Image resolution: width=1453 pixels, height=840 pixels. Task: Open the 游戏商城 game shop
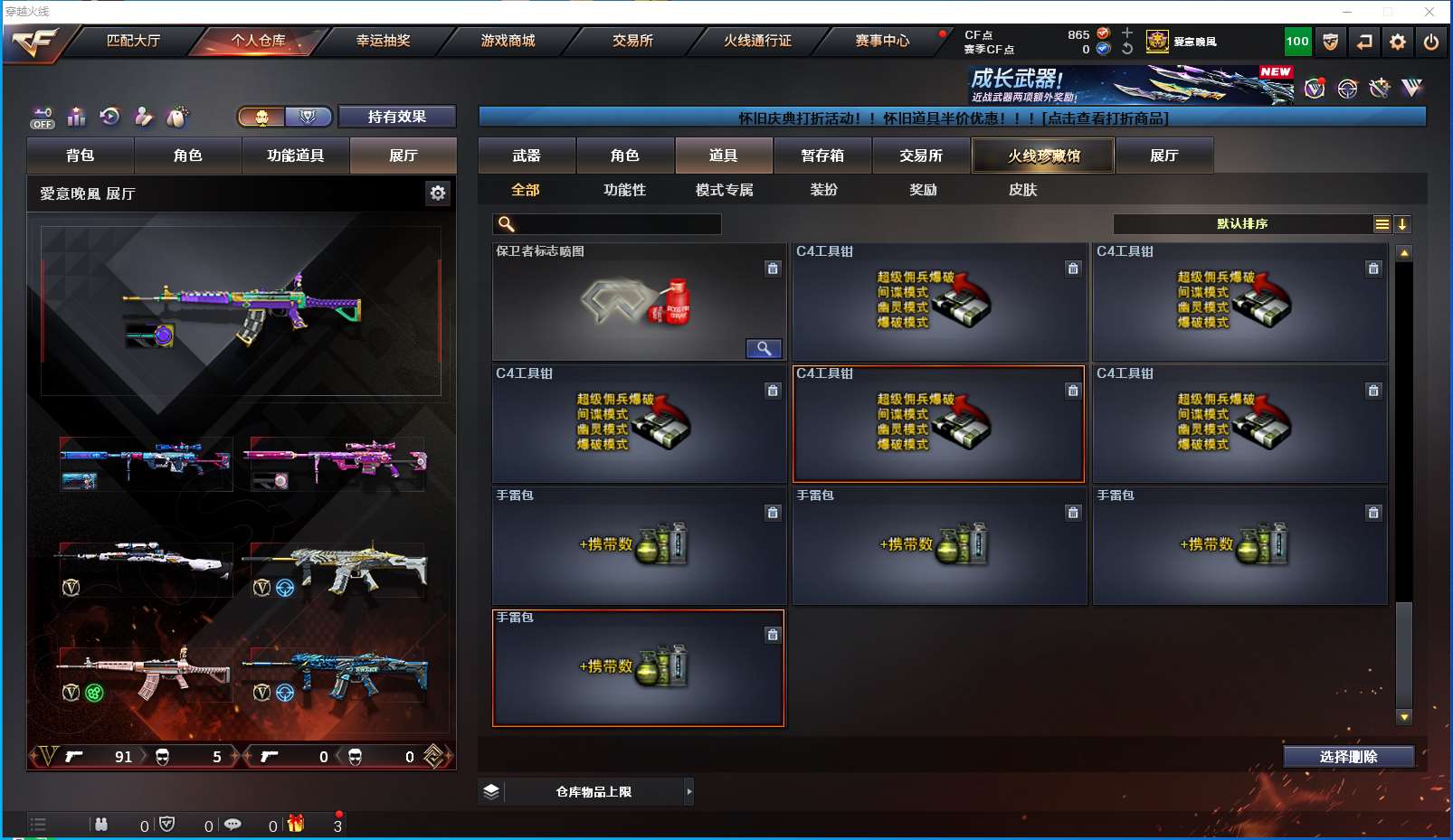tap(508, 41)
